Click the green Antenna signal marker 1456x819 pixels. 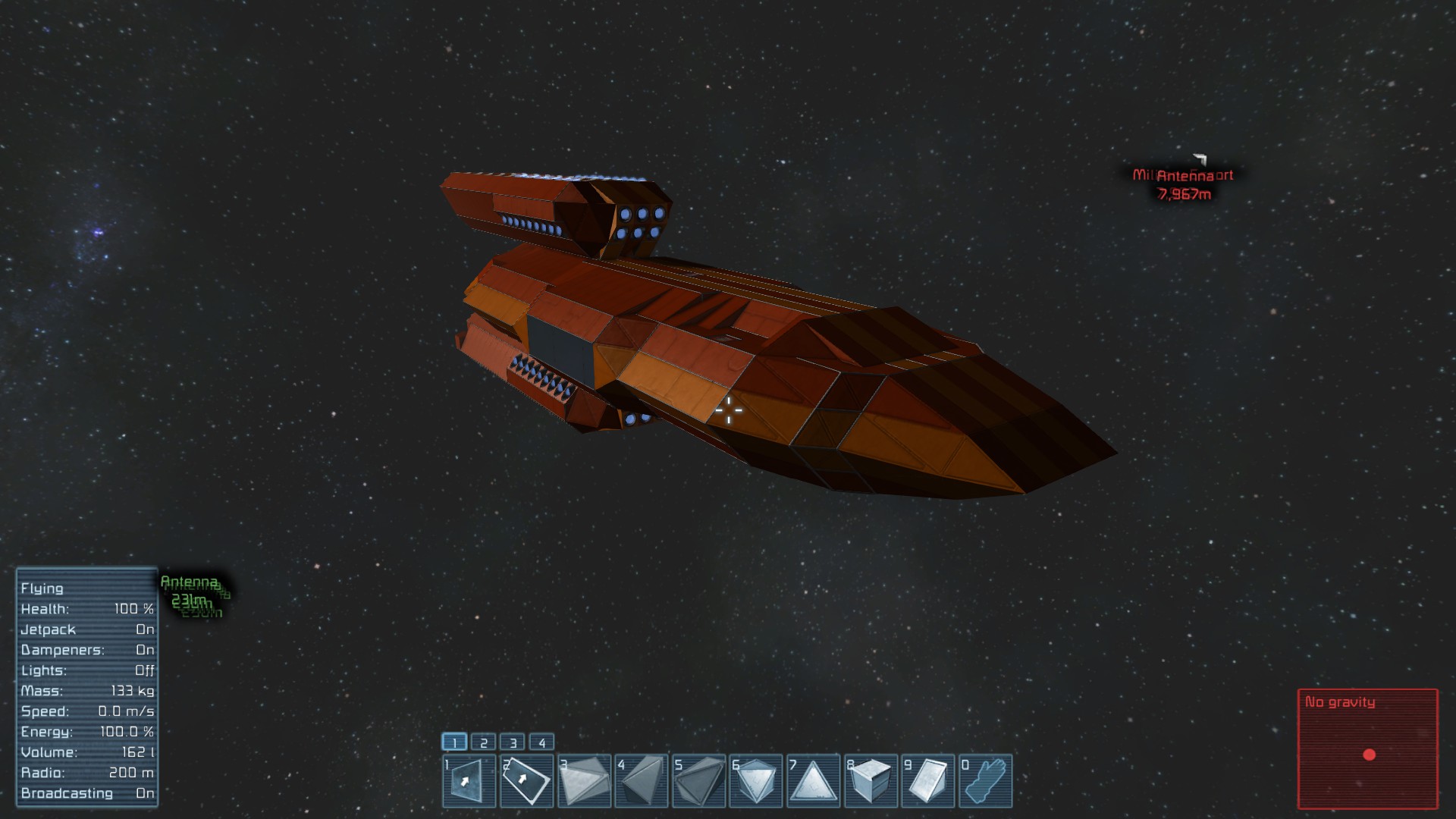tap(190, 591)
